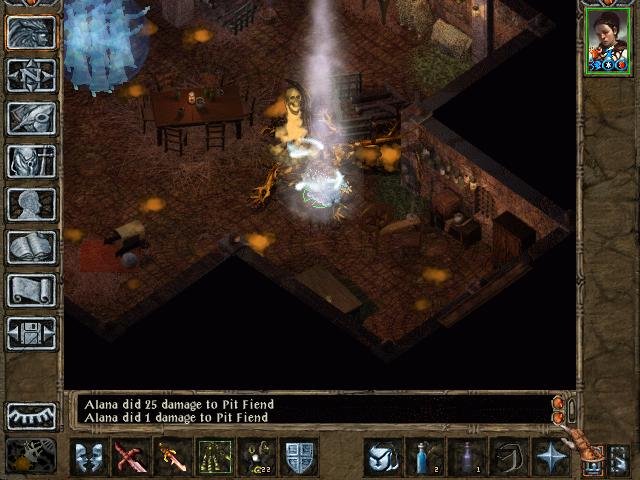Screen dimensions: 640x480
Task: Activate the shield guard icon
Action: click(299, 457)
